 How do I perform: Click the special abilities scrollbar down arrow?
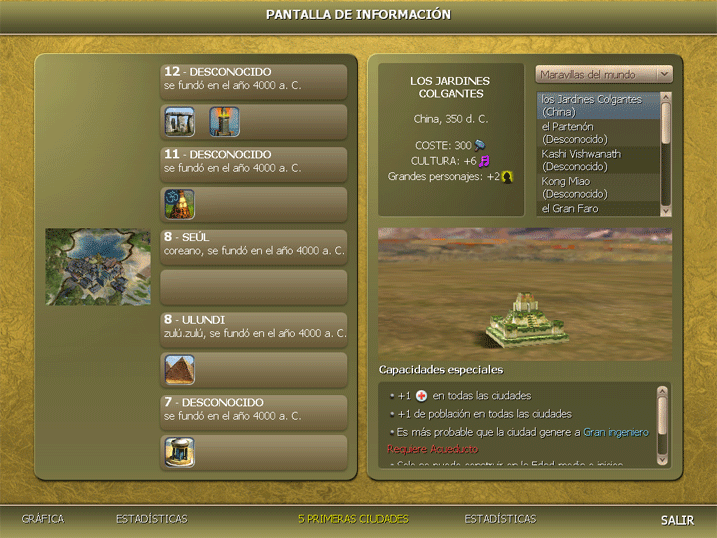pyautogui.click(x=662, y=458)
